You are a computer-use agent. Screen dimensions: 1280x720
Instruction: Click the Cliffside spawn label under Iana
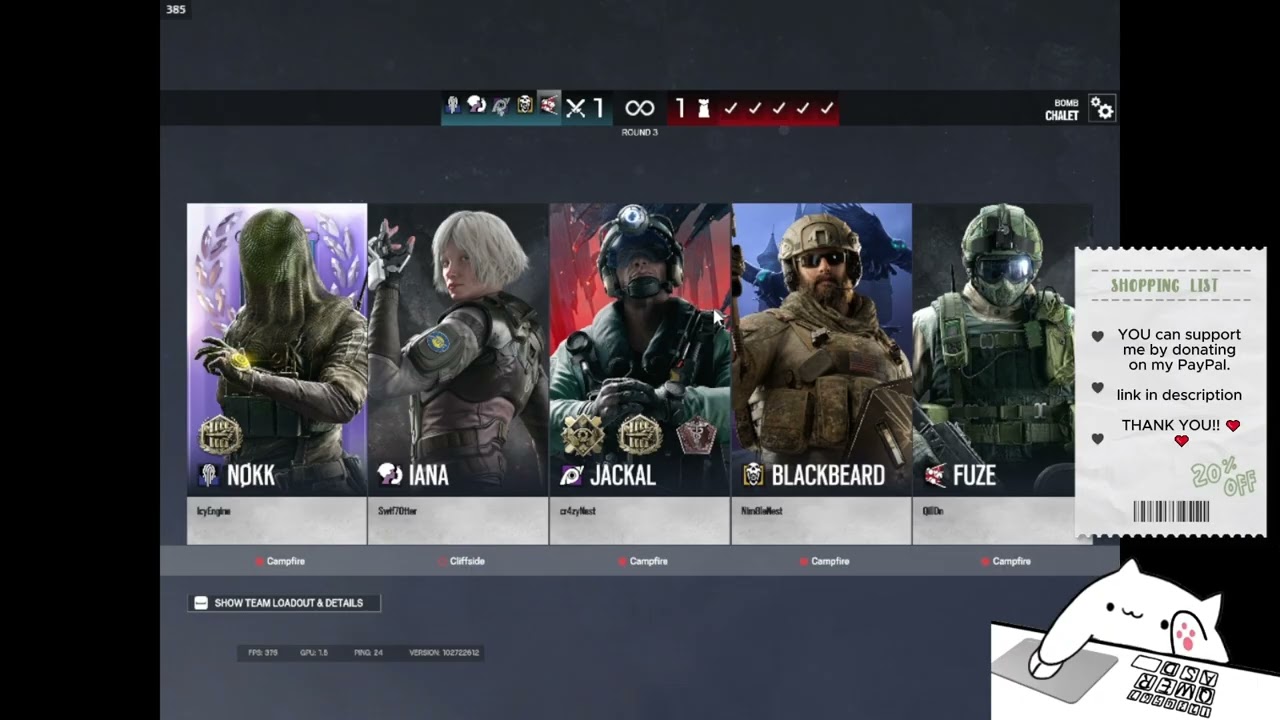pyautogui.click(x=466, y=561)
